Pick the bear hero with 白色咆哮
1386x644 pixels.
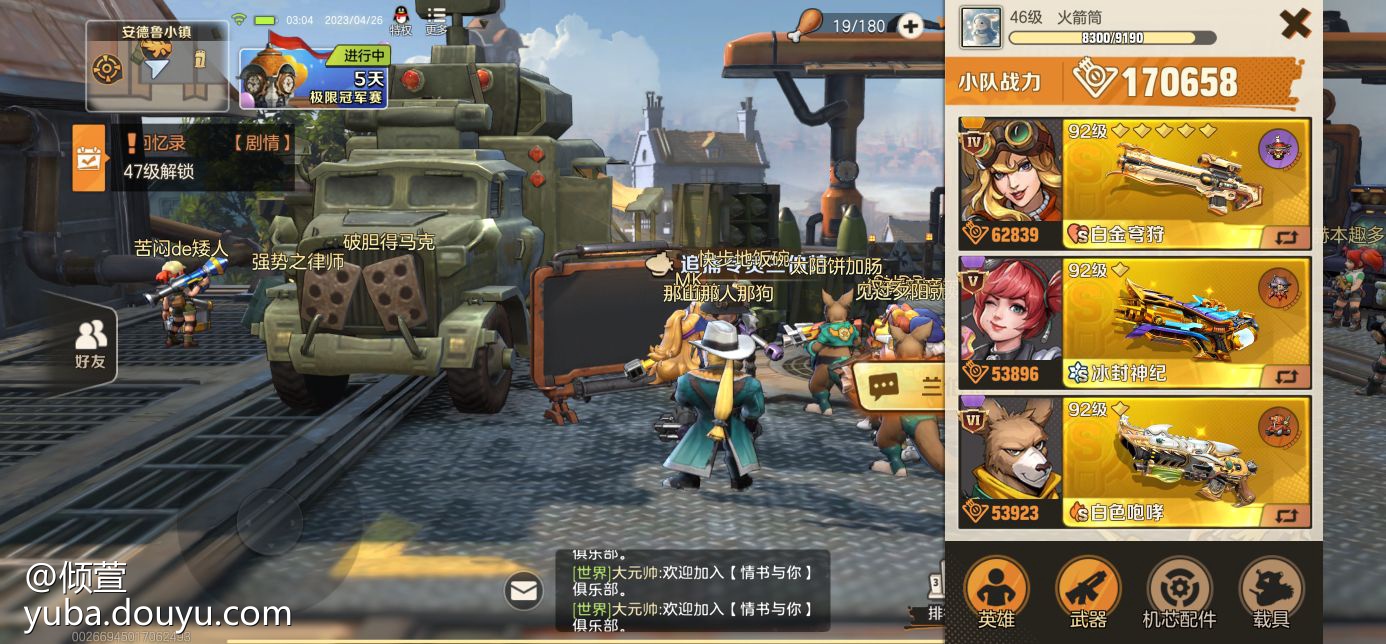(1010, 462)
